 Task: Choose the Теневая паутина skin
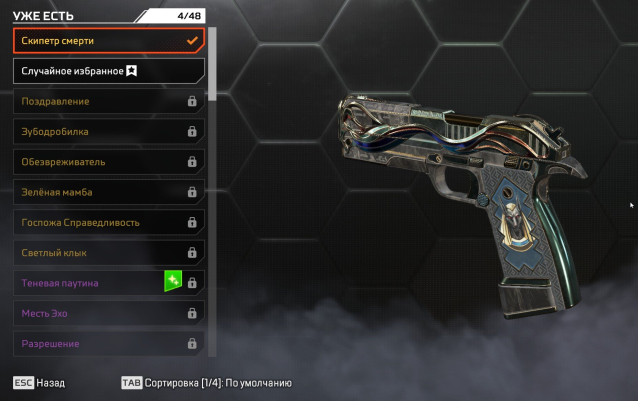(x=90, y=283)
